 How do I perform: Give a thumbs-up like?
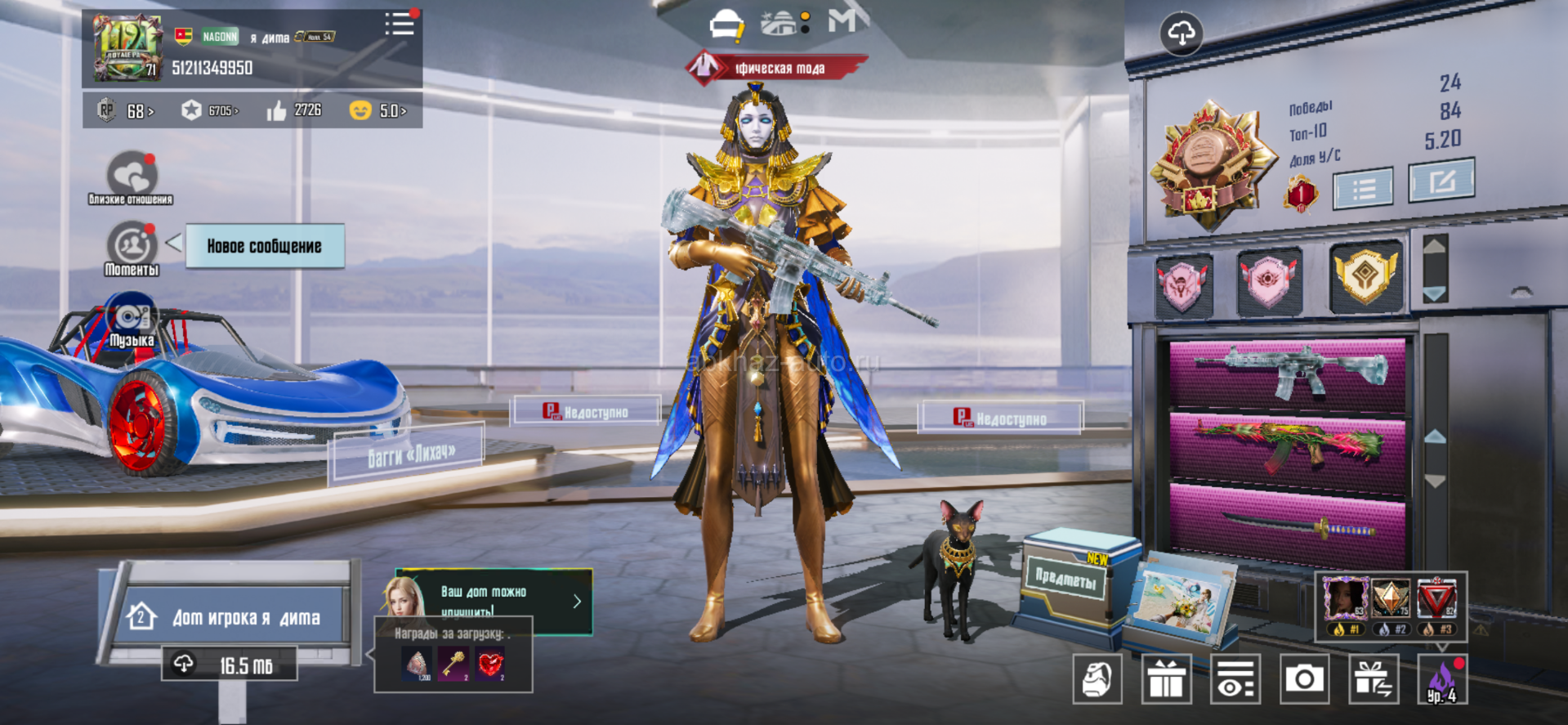click(x=277, y=110)
